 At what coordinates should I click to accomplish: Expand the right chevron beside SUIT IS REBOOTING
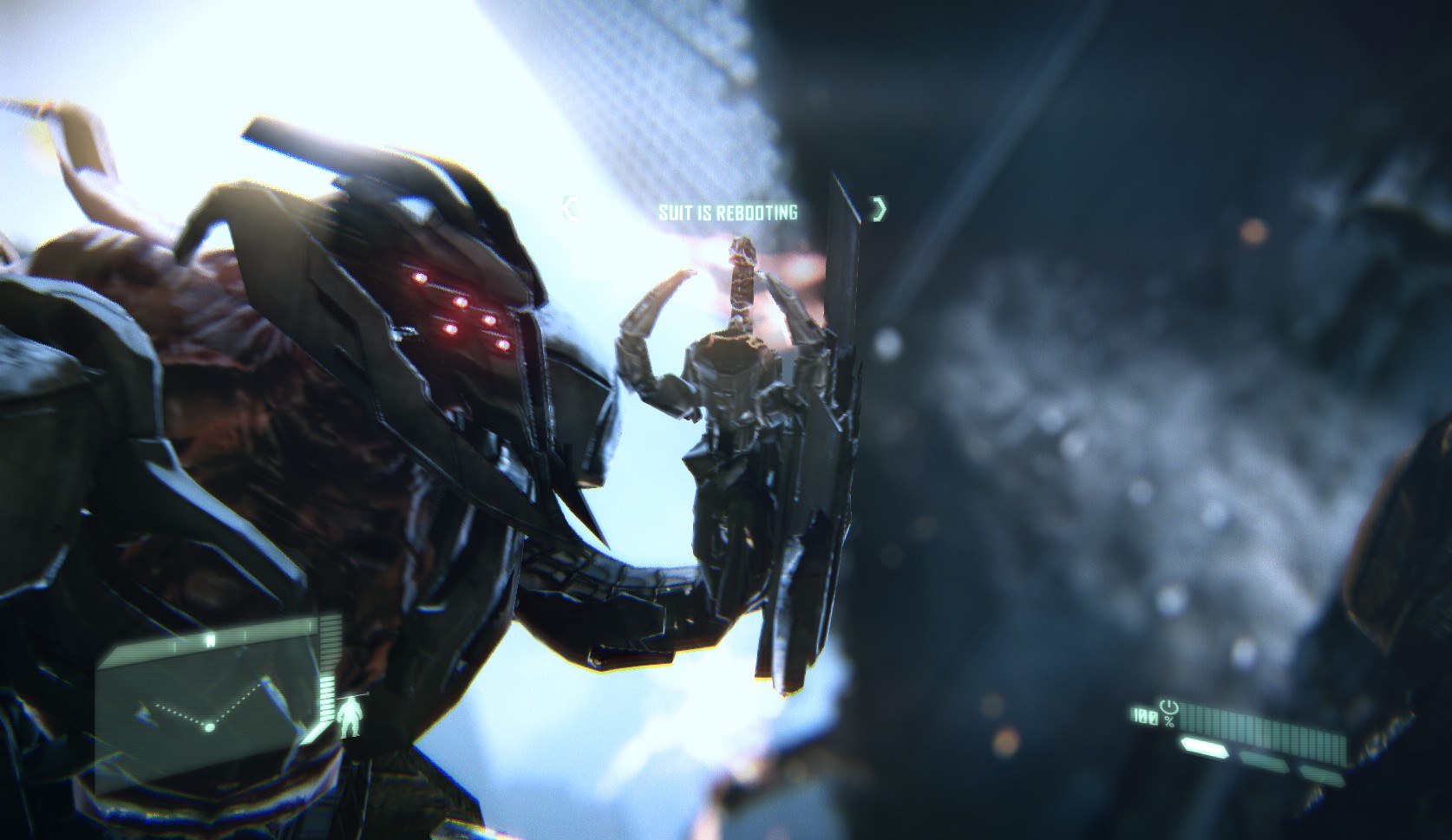(879, 210)
